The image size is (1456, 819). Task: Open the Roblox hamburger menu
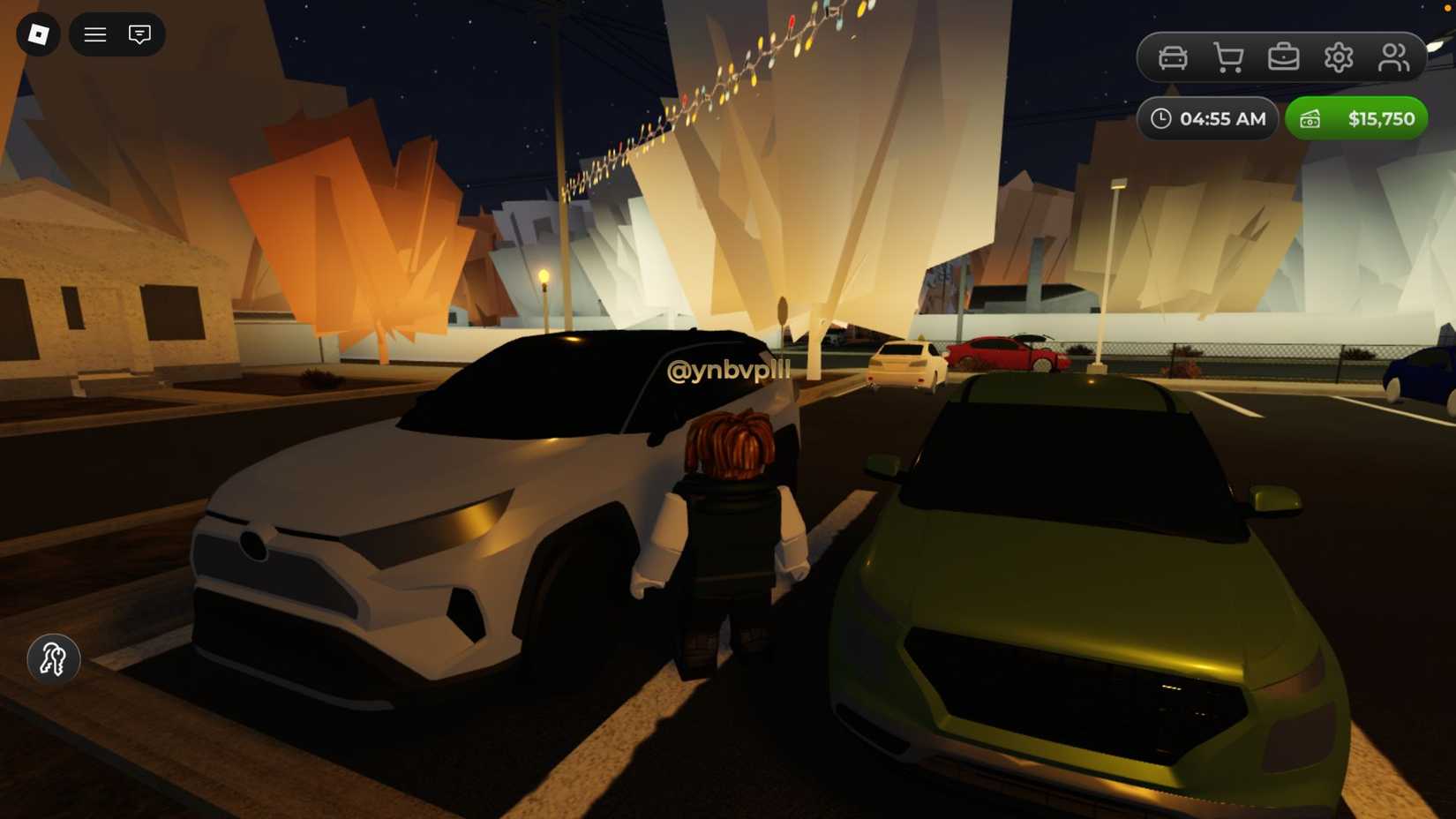[94, 34]
